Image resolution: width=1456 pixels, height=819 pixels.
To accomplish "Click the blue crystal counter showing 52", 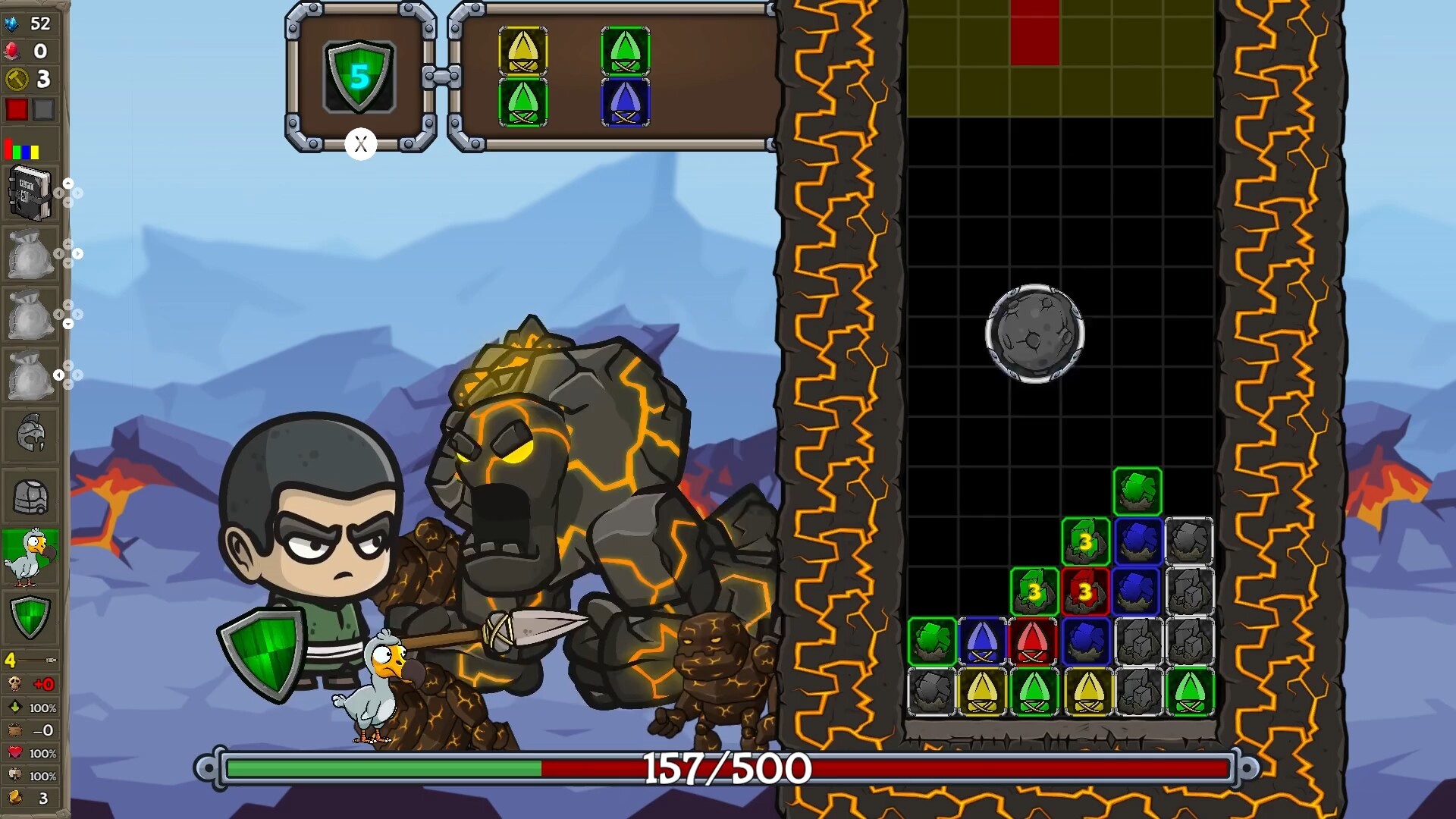I will pos(11,23).
